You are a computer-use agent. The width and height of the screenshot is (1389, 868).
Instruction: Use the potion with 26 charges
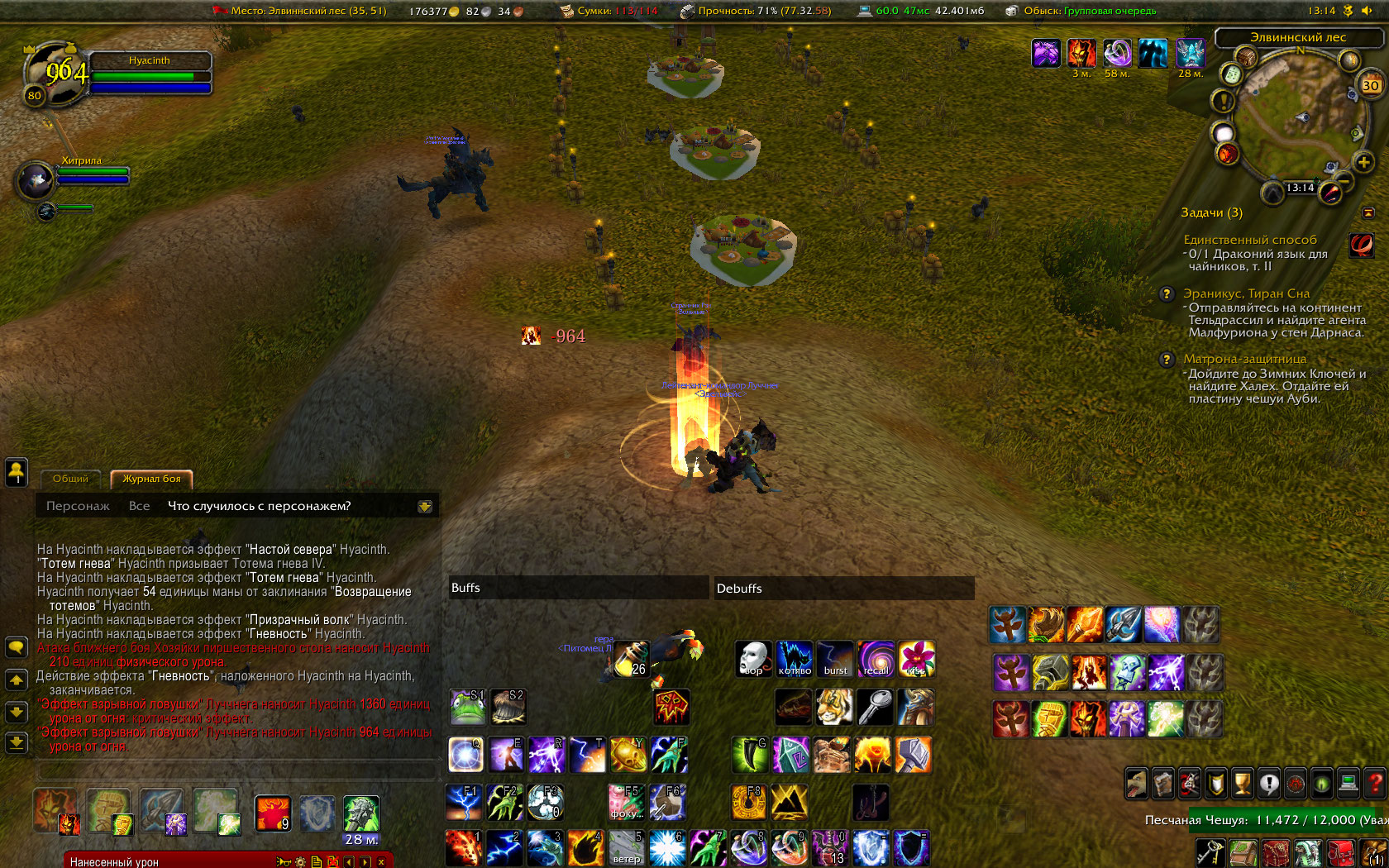[631, 659]
